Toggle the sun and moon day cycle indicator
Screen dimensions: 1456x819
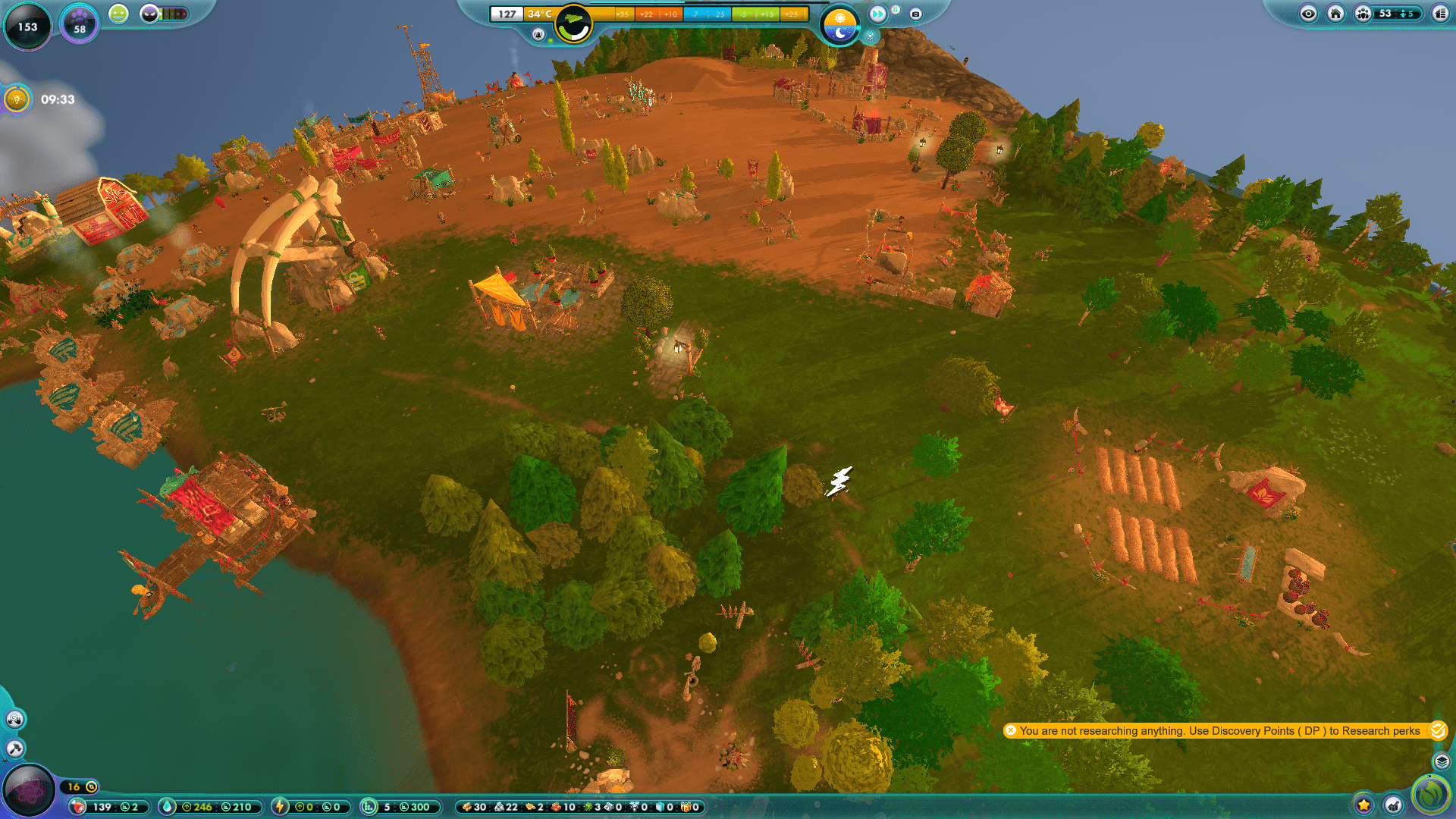(x=839, y=20)
